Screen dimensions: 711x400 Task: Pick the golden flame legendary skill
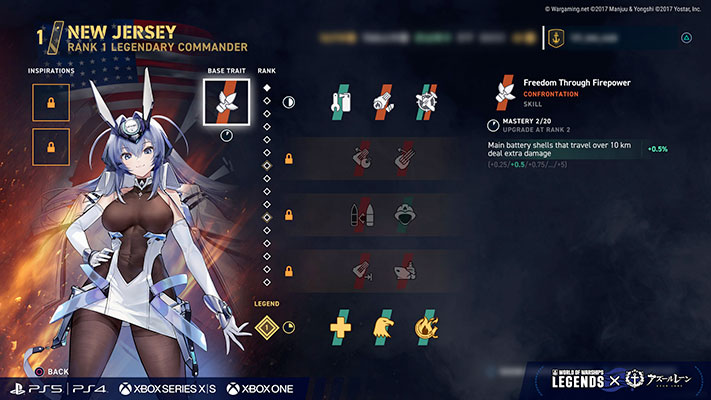pyautogui.click(x=426, y=326)
